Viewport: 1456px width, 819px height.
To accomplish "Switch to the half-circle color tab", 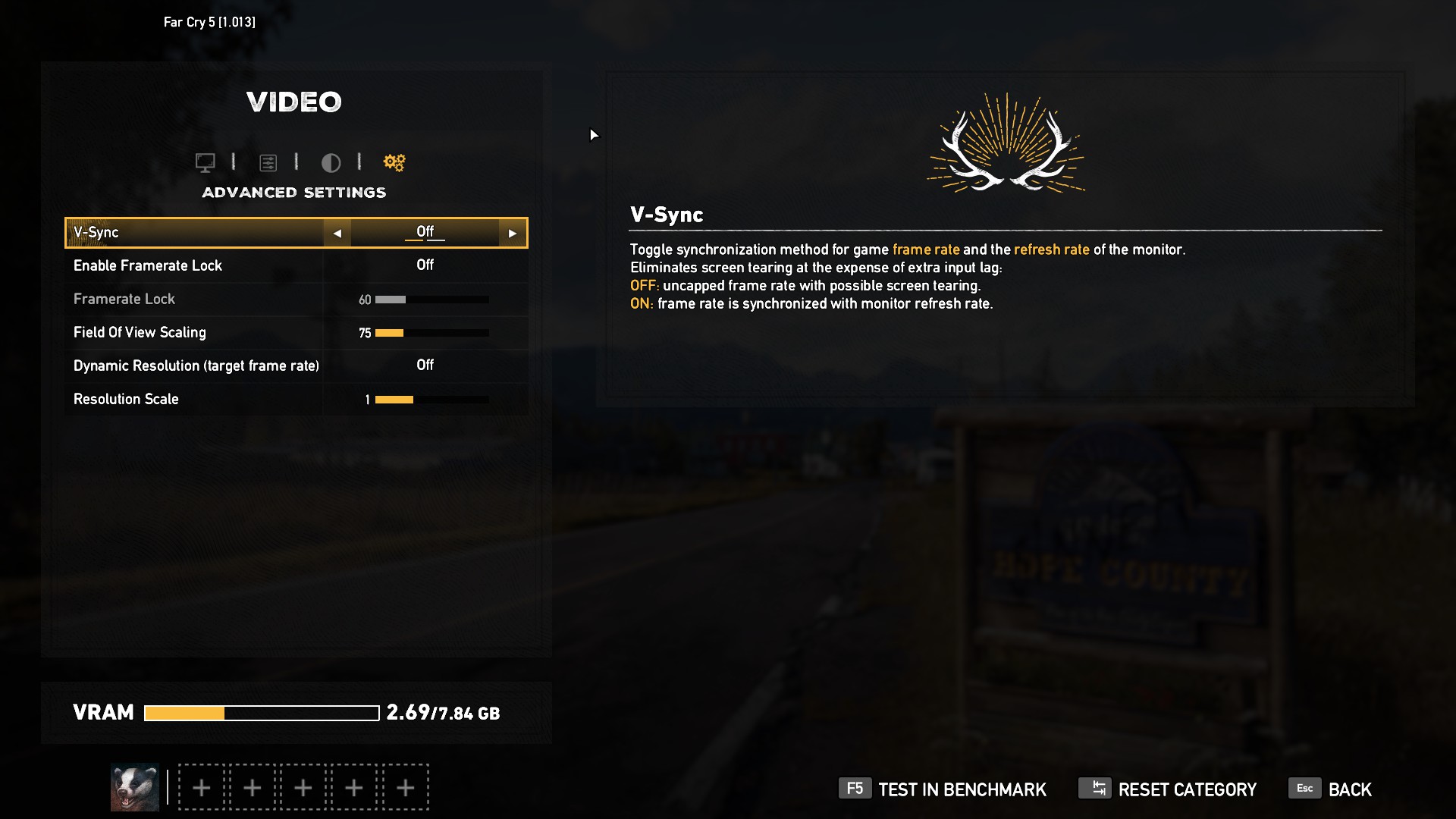I will pyautogui.click(x=331, y=162).
